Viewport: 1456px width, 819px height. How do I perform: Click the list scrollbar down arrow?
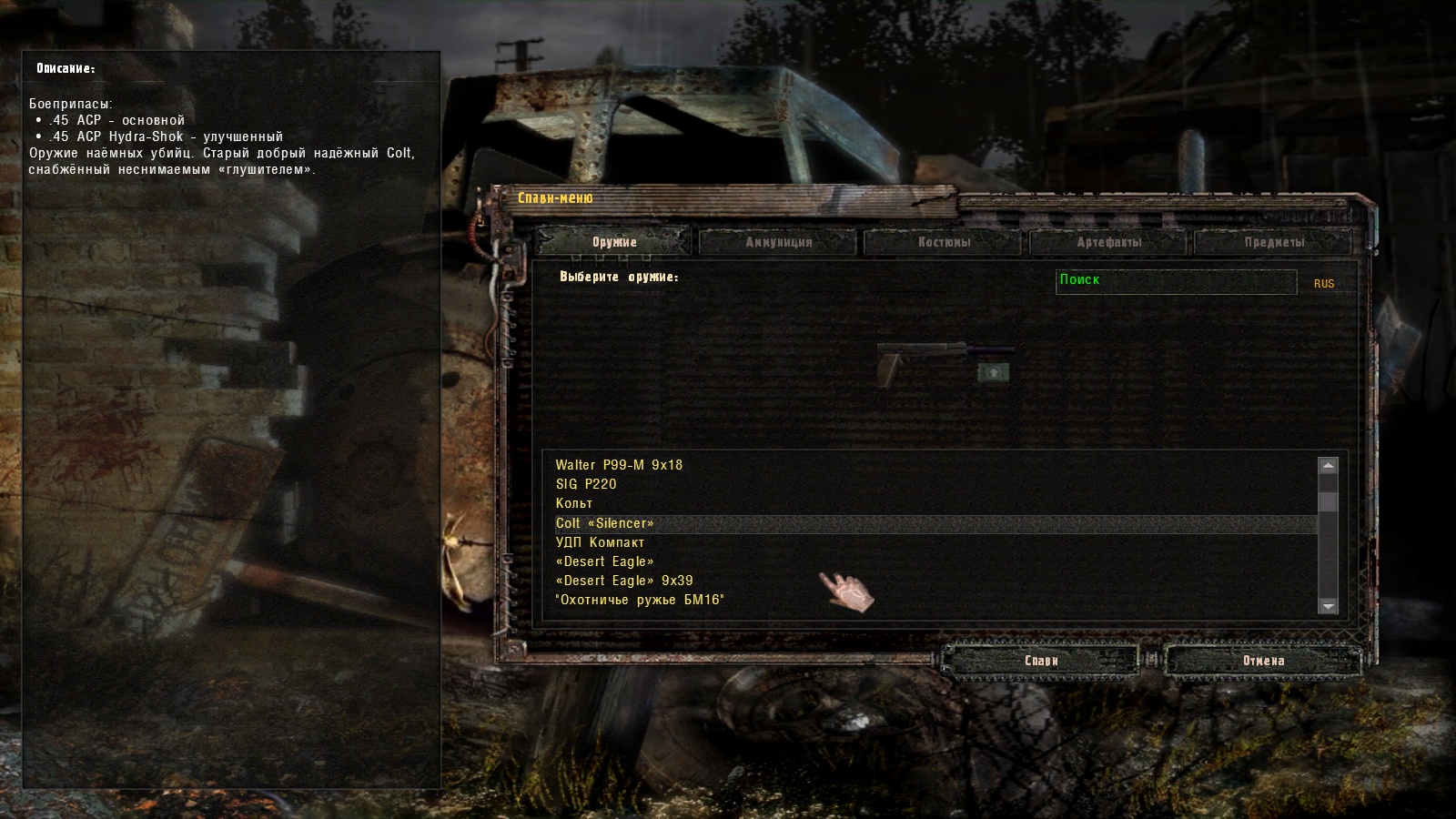tap(1328, 605)
